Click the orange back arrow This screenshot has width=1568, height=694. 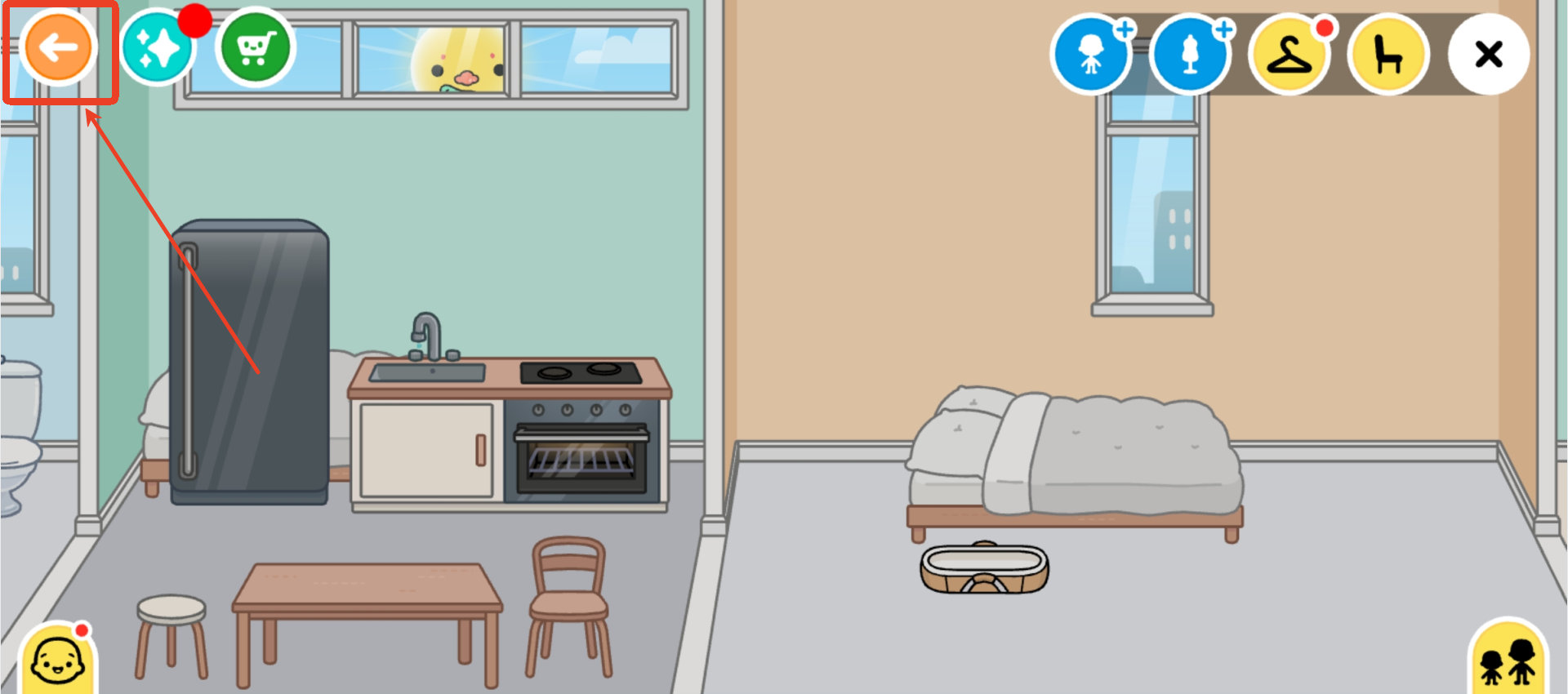coord(60,47)
